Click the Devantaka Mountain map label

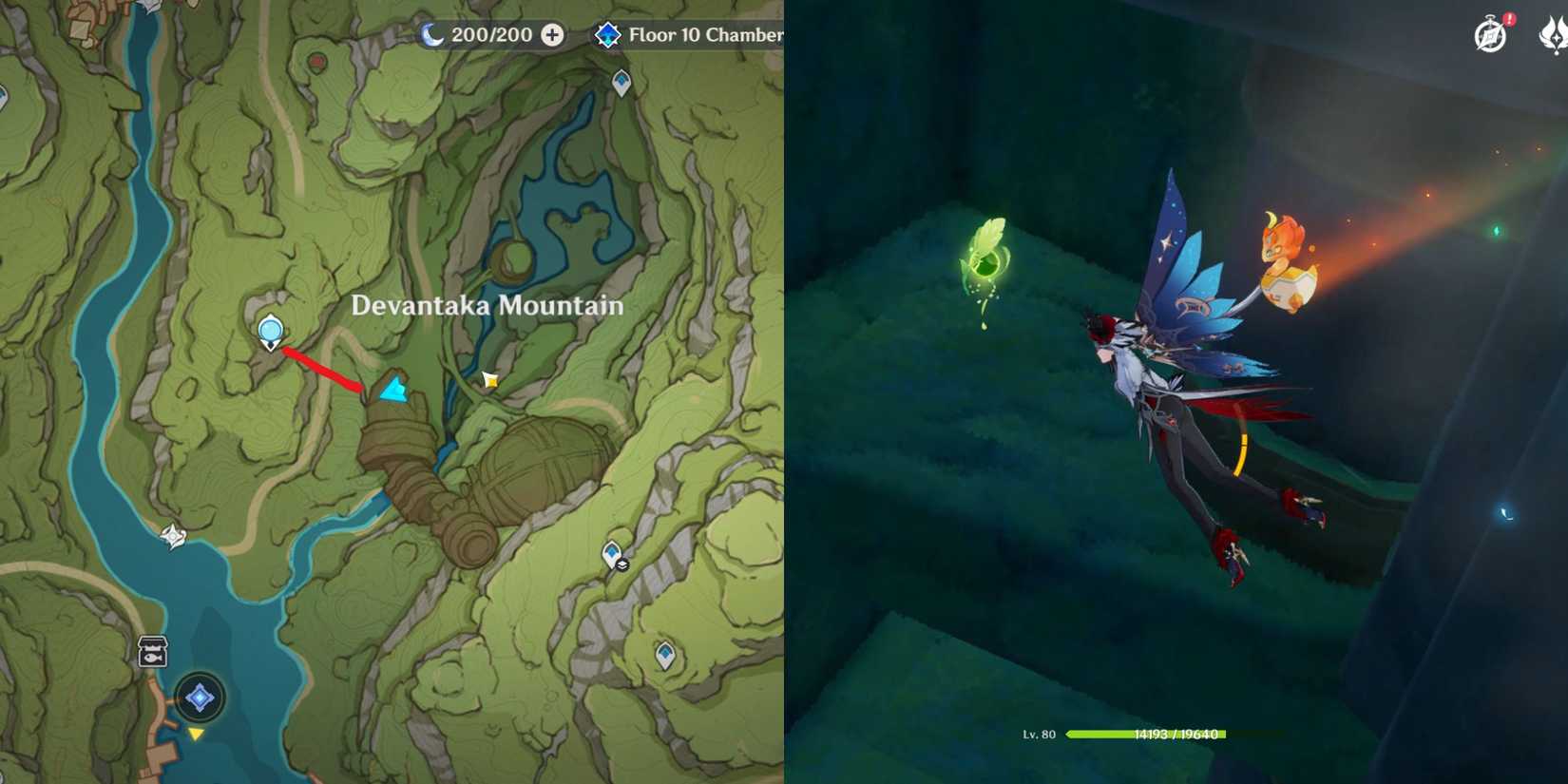pyautogui.click(x=488, y=306)
